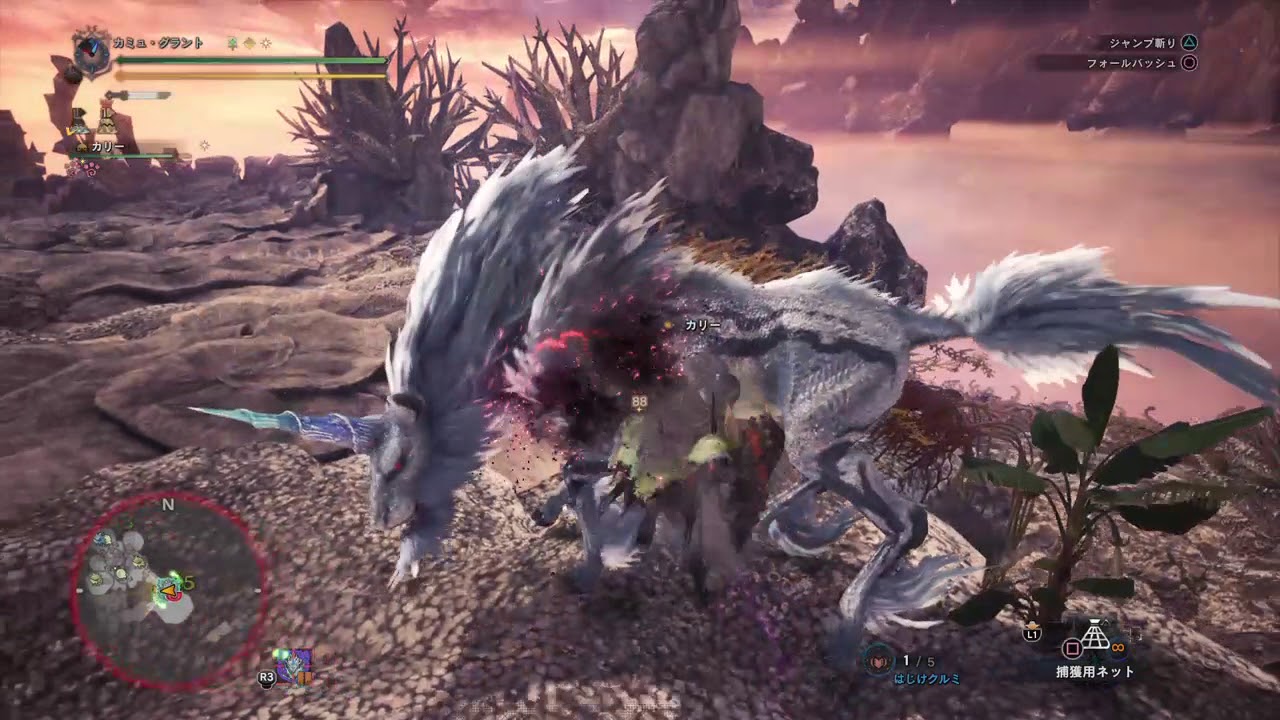Screen dimensions: 1280x720
Task: Select the targeted monster portrait icon
Action: (x=294, y=665)
